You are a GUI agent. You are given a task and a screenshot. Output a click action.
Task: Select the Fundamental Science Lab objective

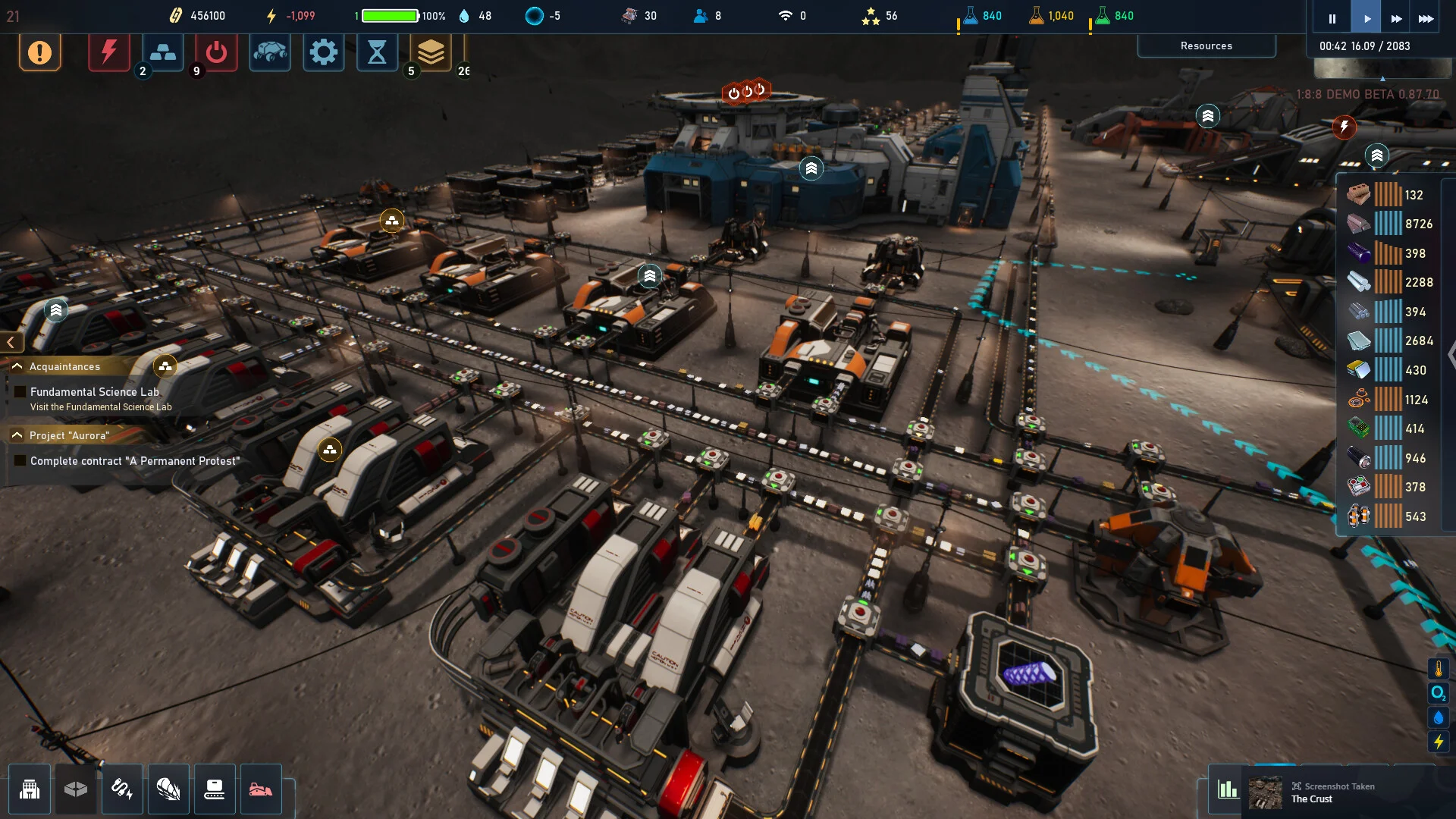94,392
